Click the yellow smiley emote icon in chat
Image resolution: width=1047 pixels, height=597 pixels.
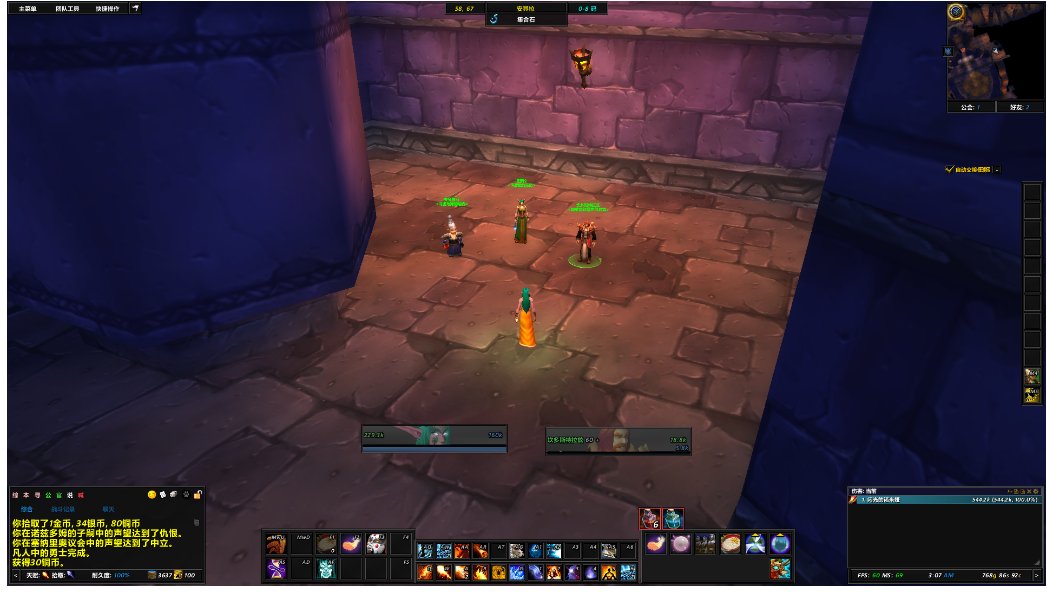tap(152, 495)
